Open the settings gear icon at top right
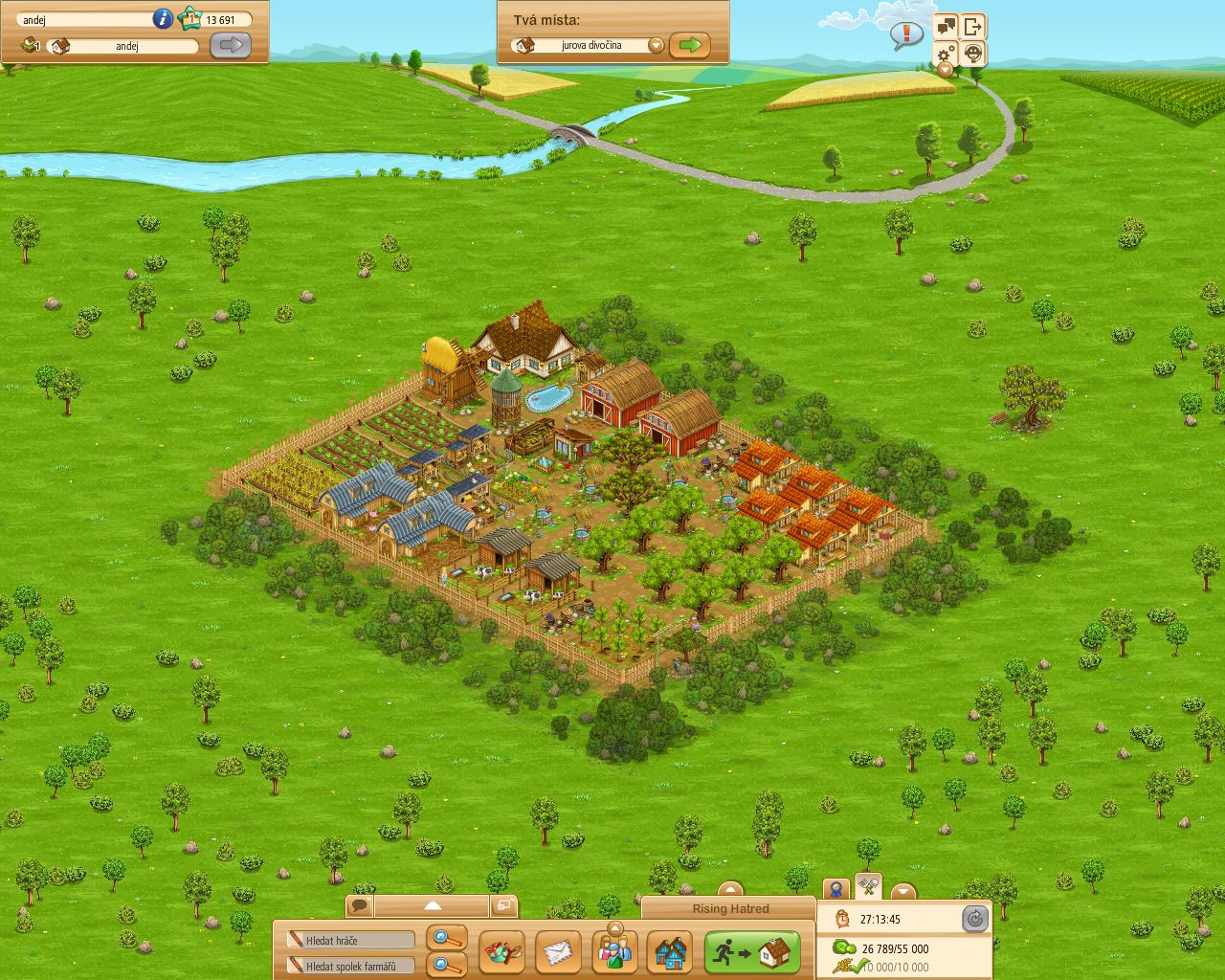The image size is (1225, 980). (x=945, y=55)
